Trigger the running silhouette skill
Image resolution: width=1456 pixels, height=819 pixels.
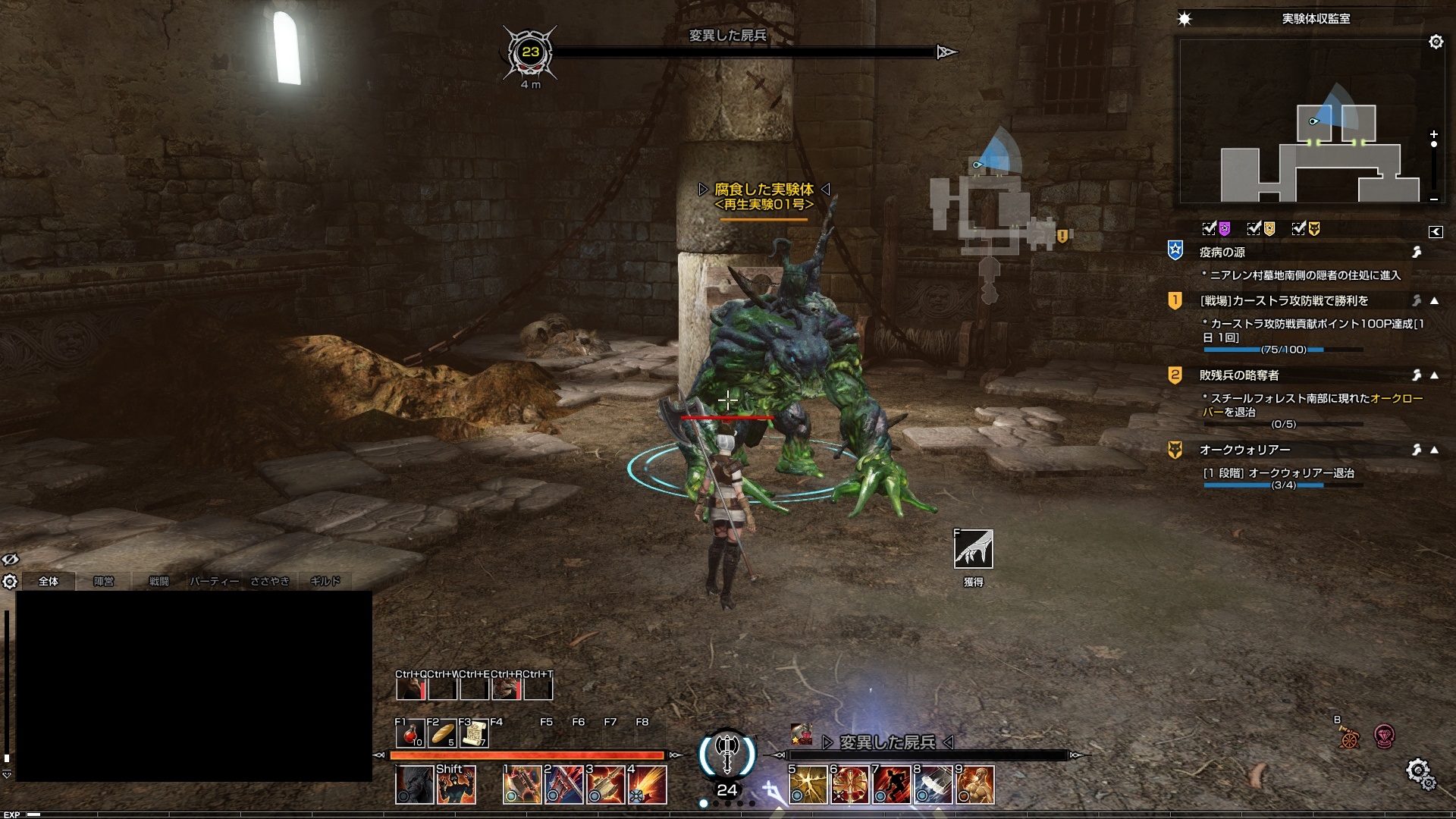click(891, 785)
